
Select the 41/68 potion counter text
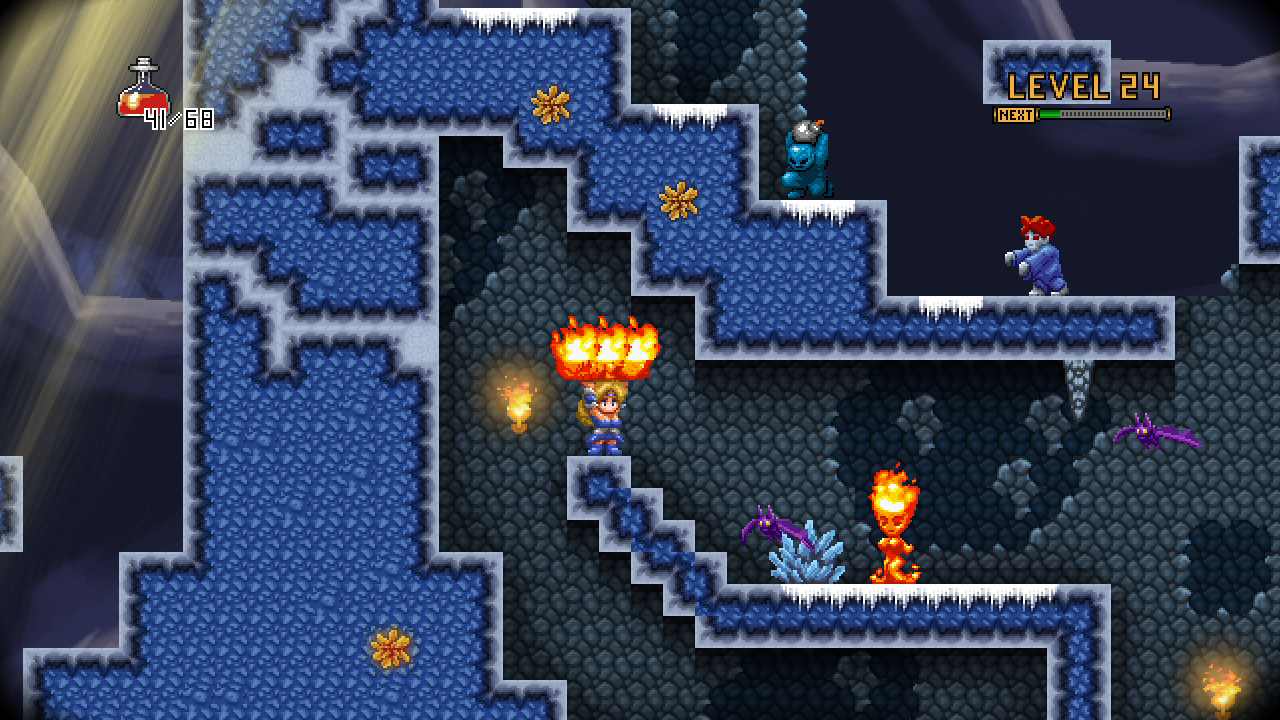(180, 120)
